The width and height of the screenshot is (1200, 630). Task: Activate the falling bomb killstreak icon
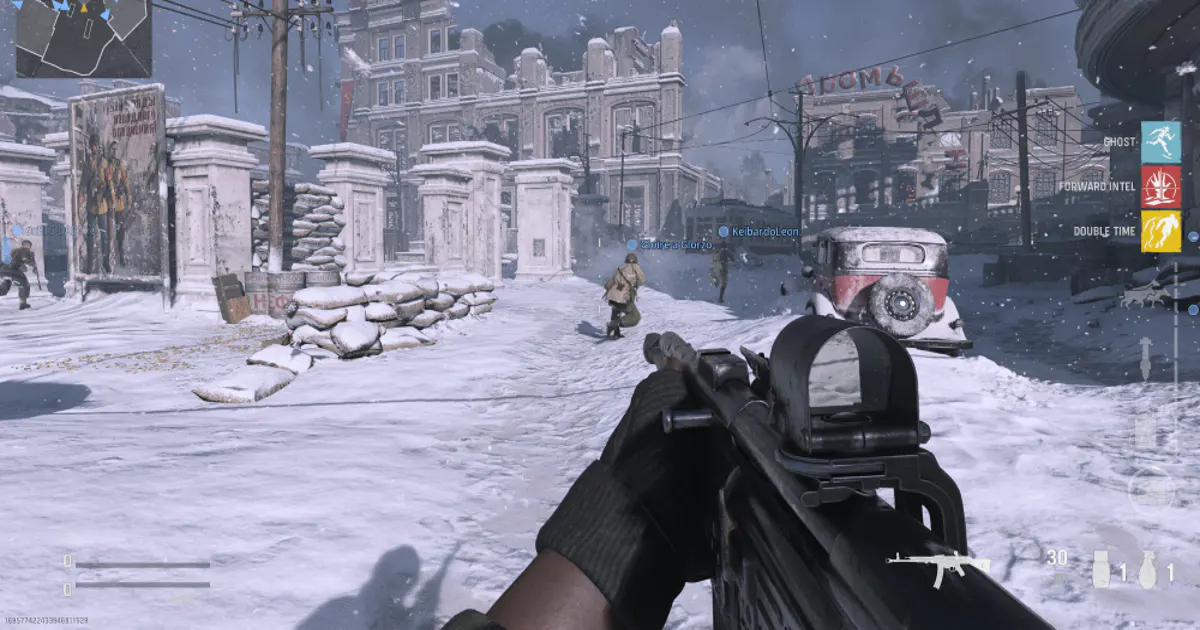tap(1146, 357)
